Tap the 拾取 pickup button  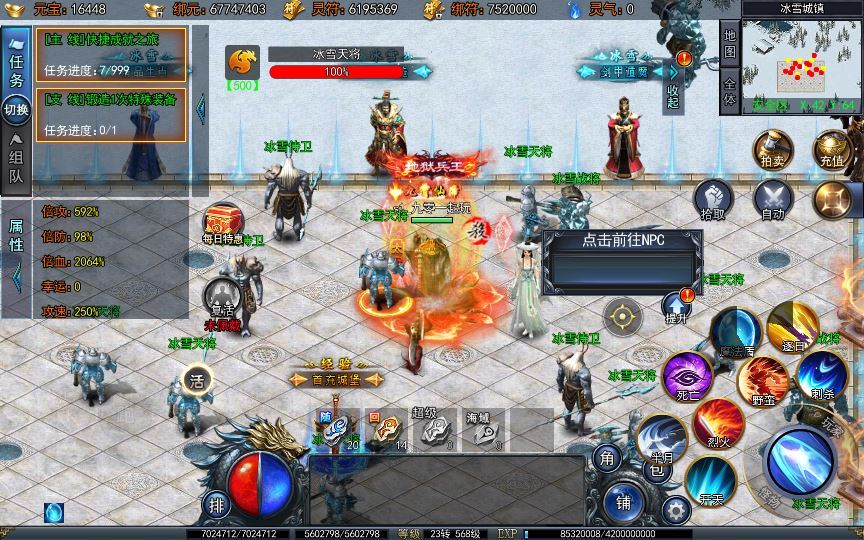tap(713, 199)
